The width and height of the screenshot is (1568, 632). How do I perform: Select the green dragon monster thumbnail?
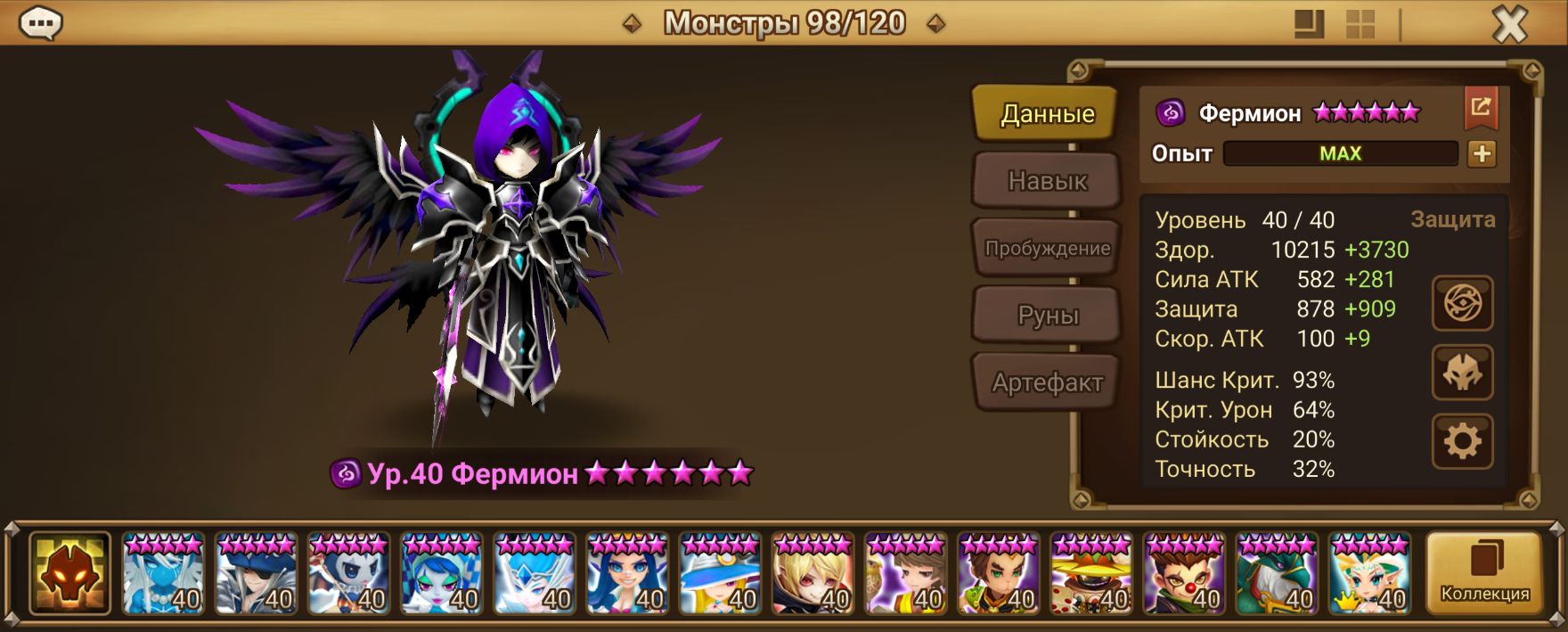(1277, 573)
